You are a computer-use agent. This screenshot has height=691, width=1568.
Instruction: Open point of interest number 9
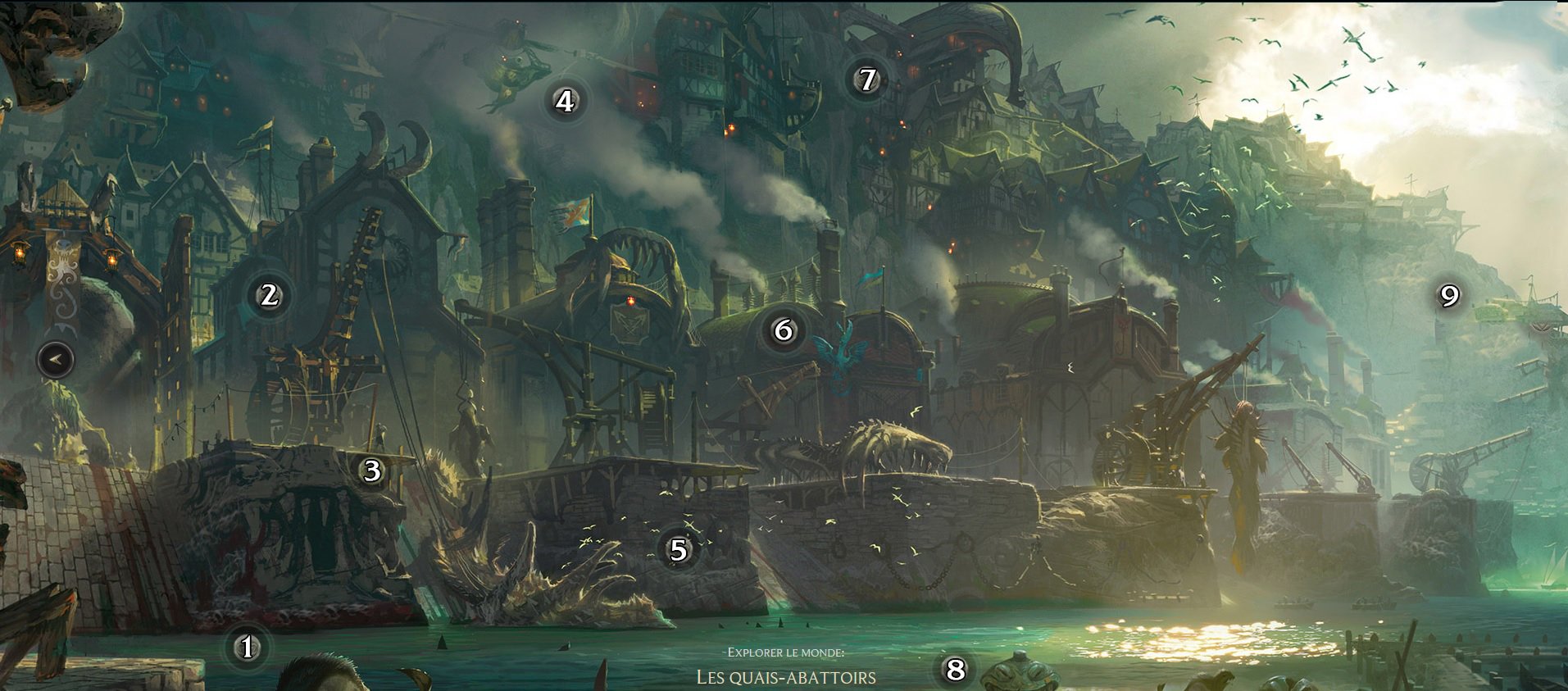point(1449,295)
